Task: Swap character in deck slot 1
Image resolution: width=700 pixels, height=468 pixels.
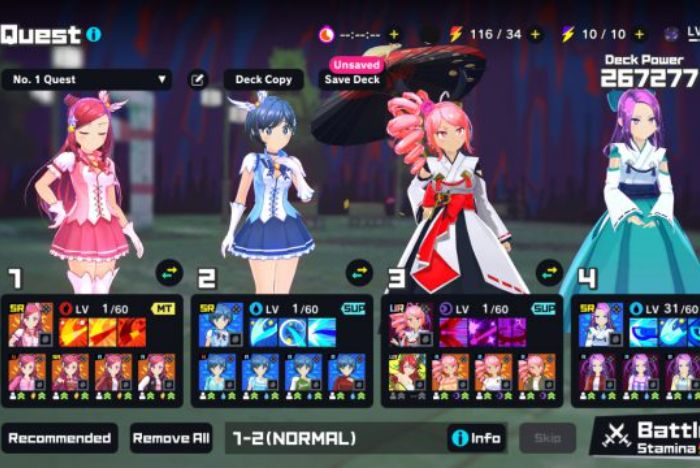Action: [168, 271]
